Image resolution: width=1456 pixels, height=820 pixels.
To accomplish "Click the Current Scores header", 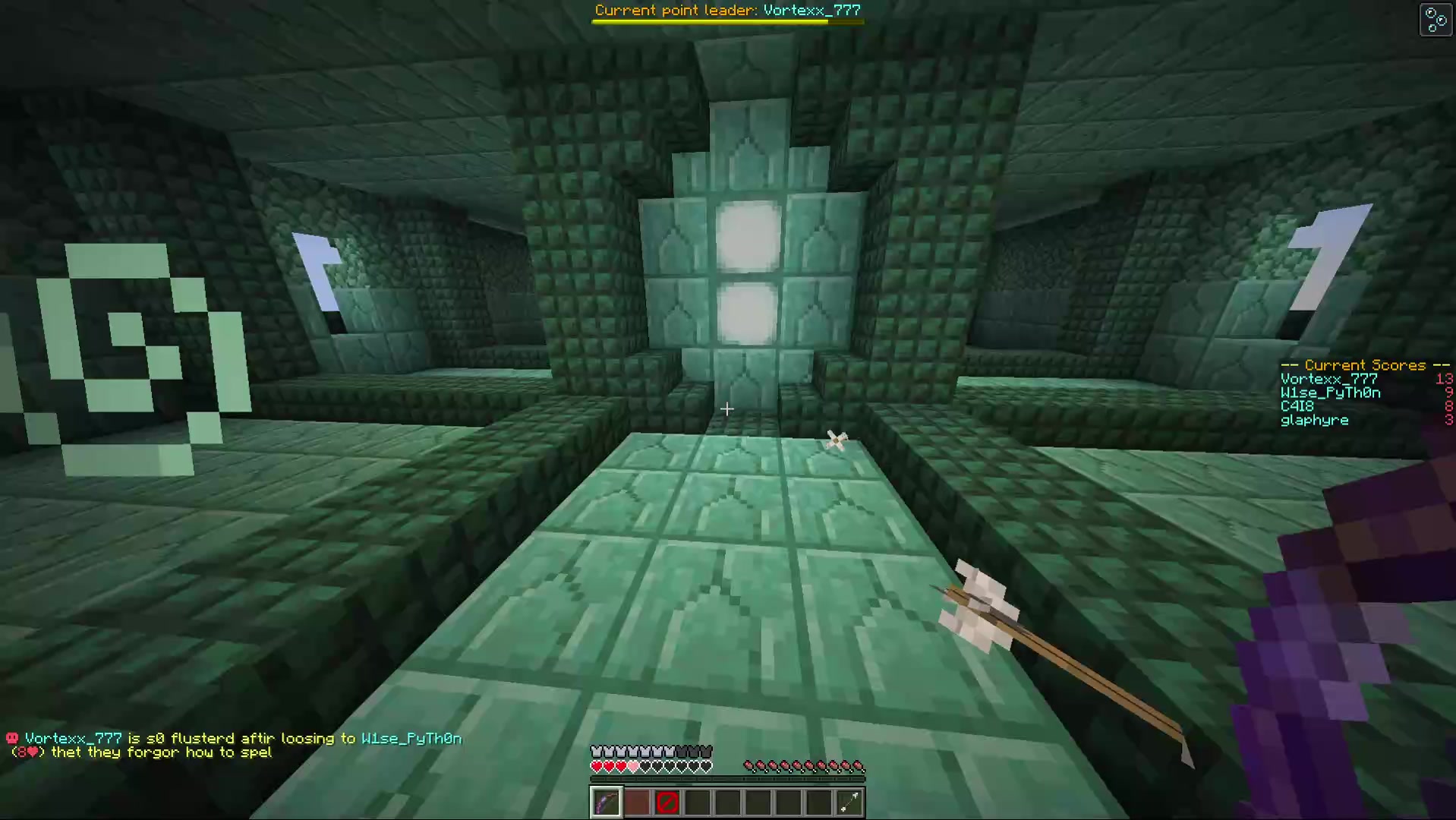I will coord(1364,365).
